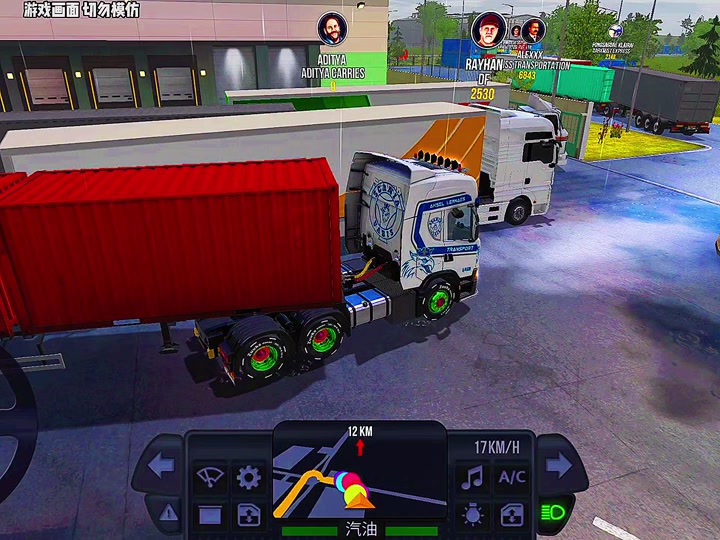Click the music note radio button
Image resolution: width=720 pixels, height=540 pixels.
point(471,478)
